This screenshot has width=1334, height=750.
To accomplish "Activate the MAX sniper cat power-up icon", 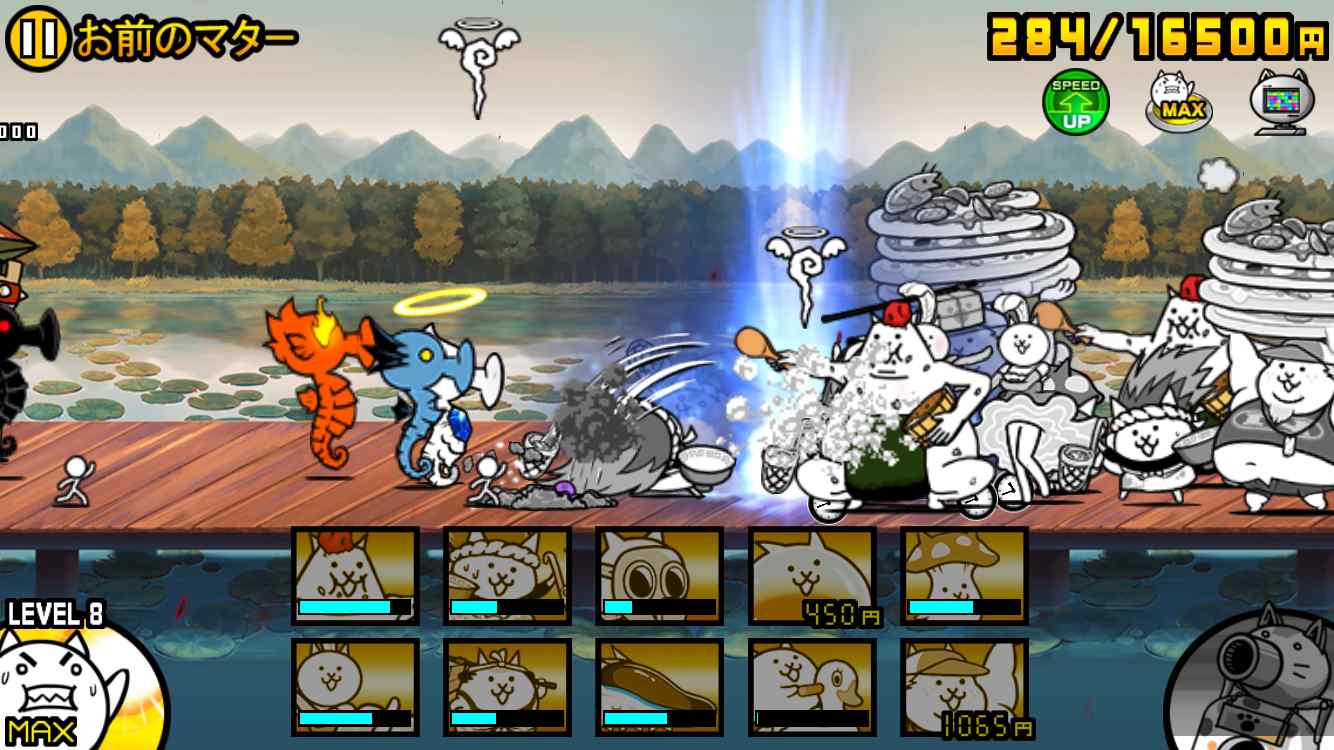I will tap(1178, 101).
